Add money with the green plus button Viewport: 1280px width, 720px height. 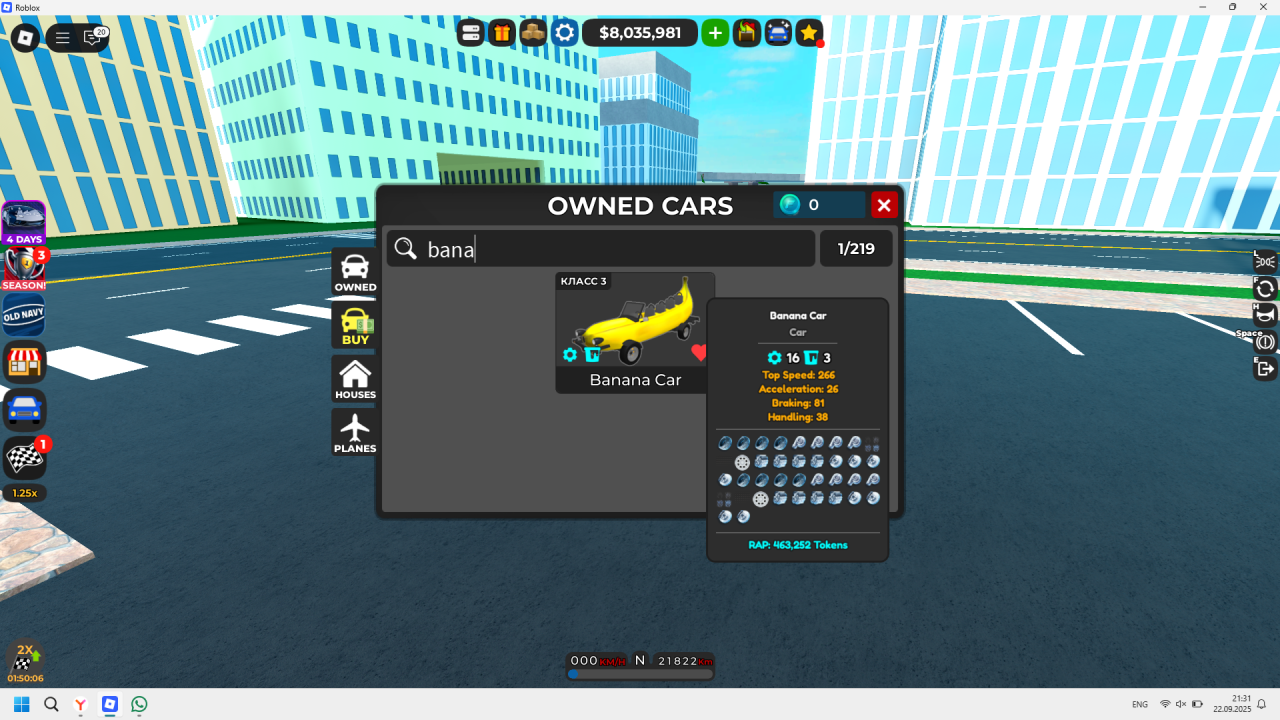tap(715, 33)
